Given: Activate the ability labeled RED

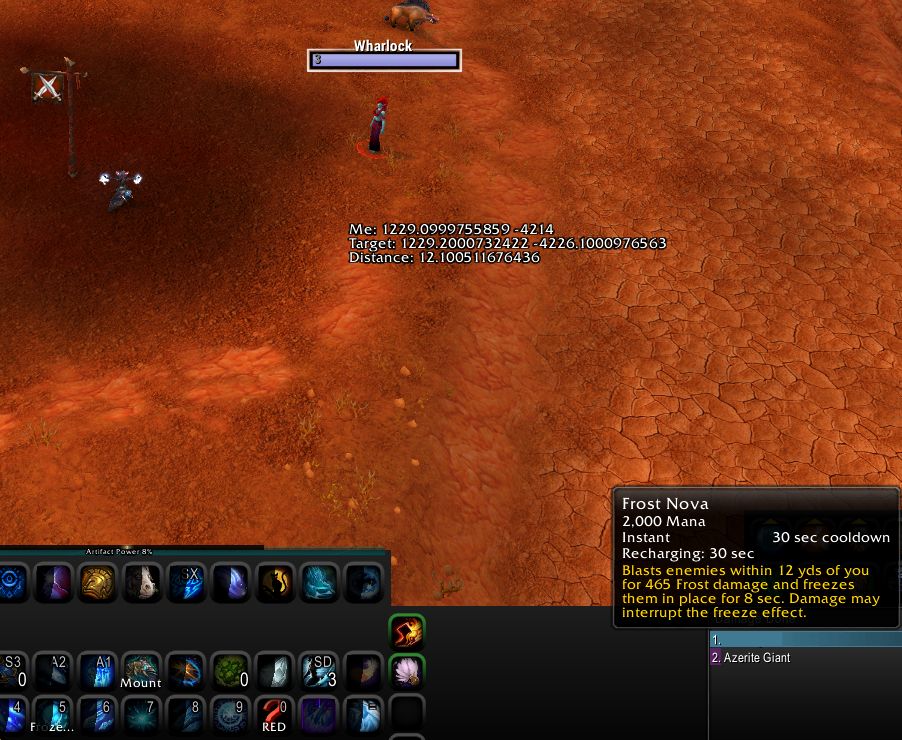Looking at the screenshot, I should (x=274, y=716).
